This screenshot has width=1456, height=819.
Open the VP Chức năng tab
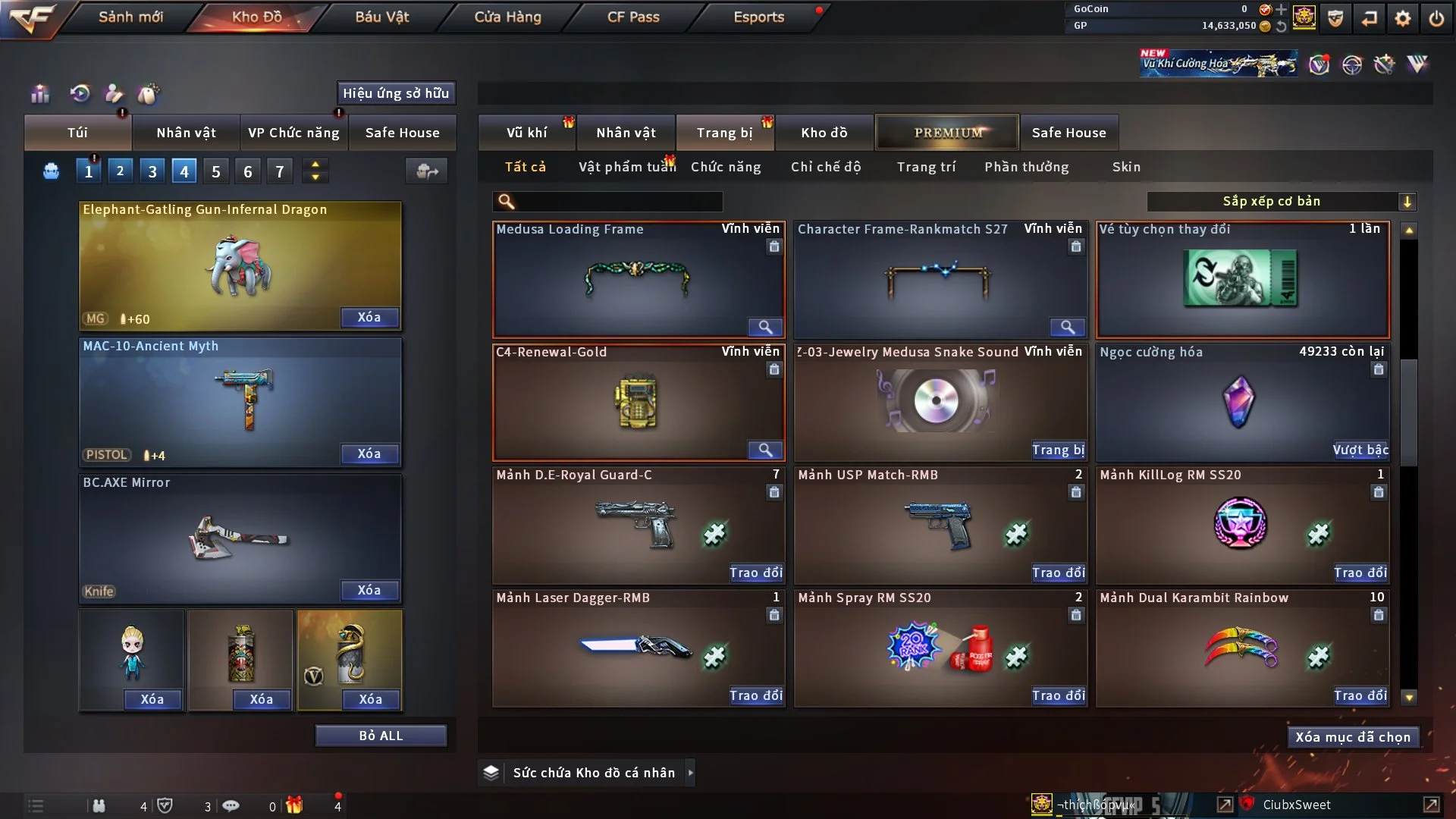pyautogui.click(x=293, y=133)
